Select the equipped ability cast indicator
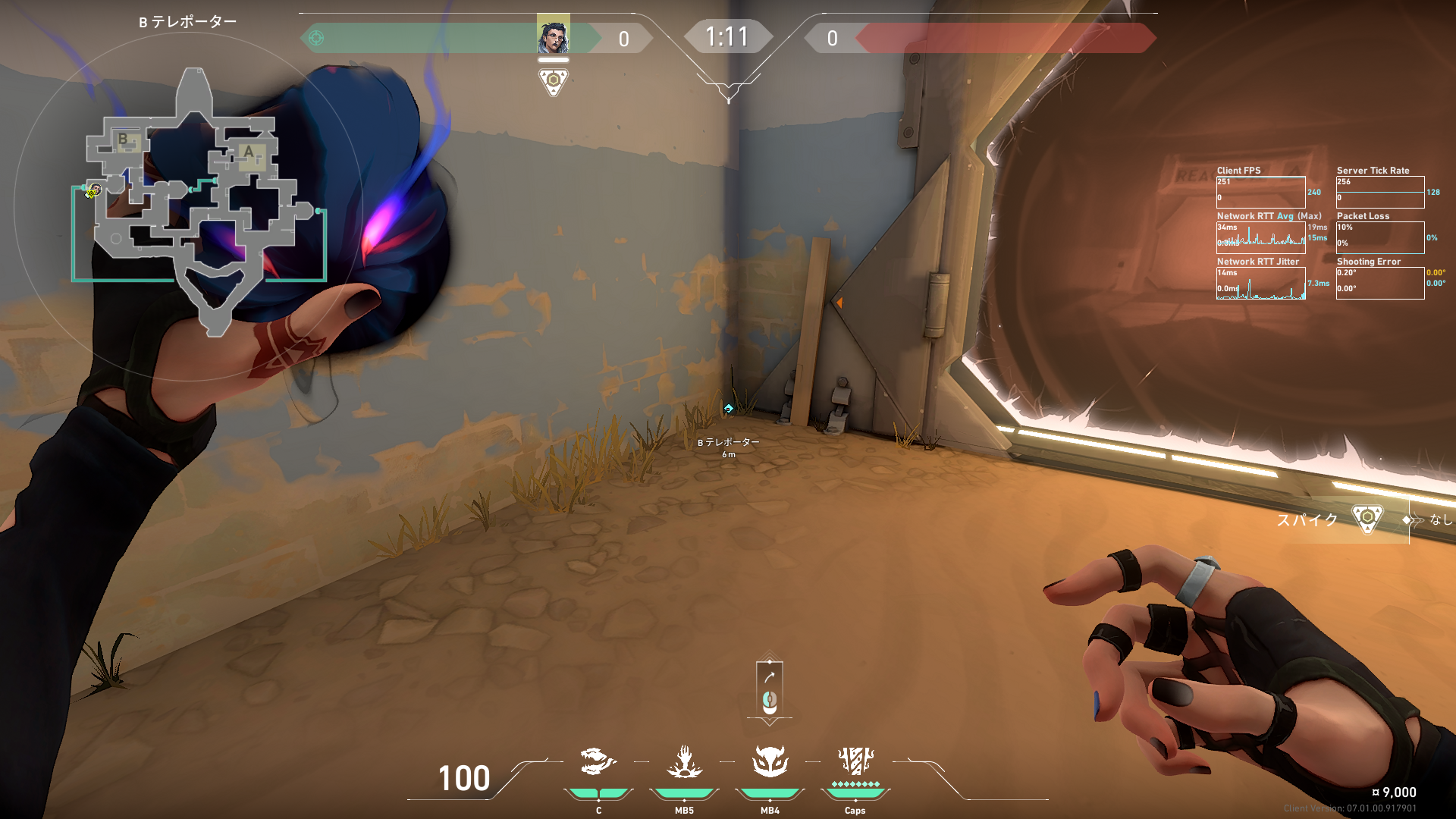This screenshot has width=1456, height=819. coord(770,689)
